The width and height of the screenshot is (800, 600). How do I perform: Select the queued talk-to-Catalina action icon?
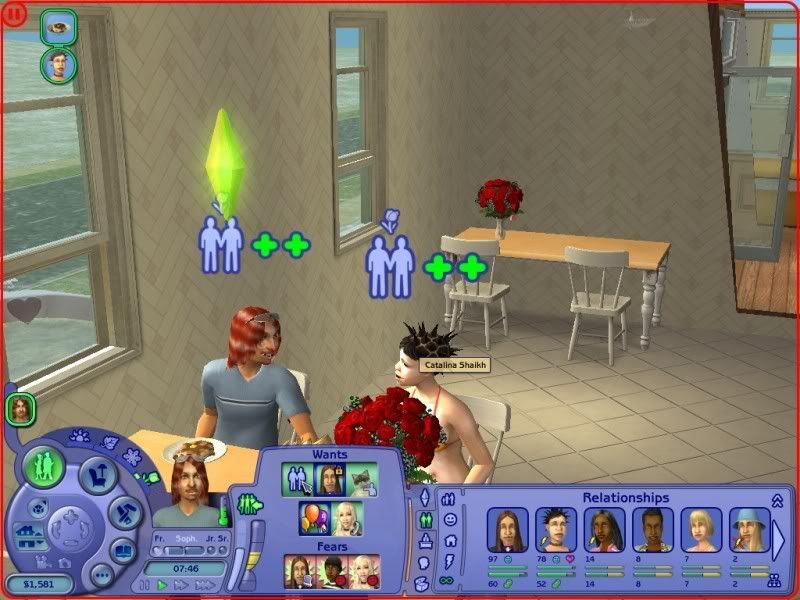[57, 66]
